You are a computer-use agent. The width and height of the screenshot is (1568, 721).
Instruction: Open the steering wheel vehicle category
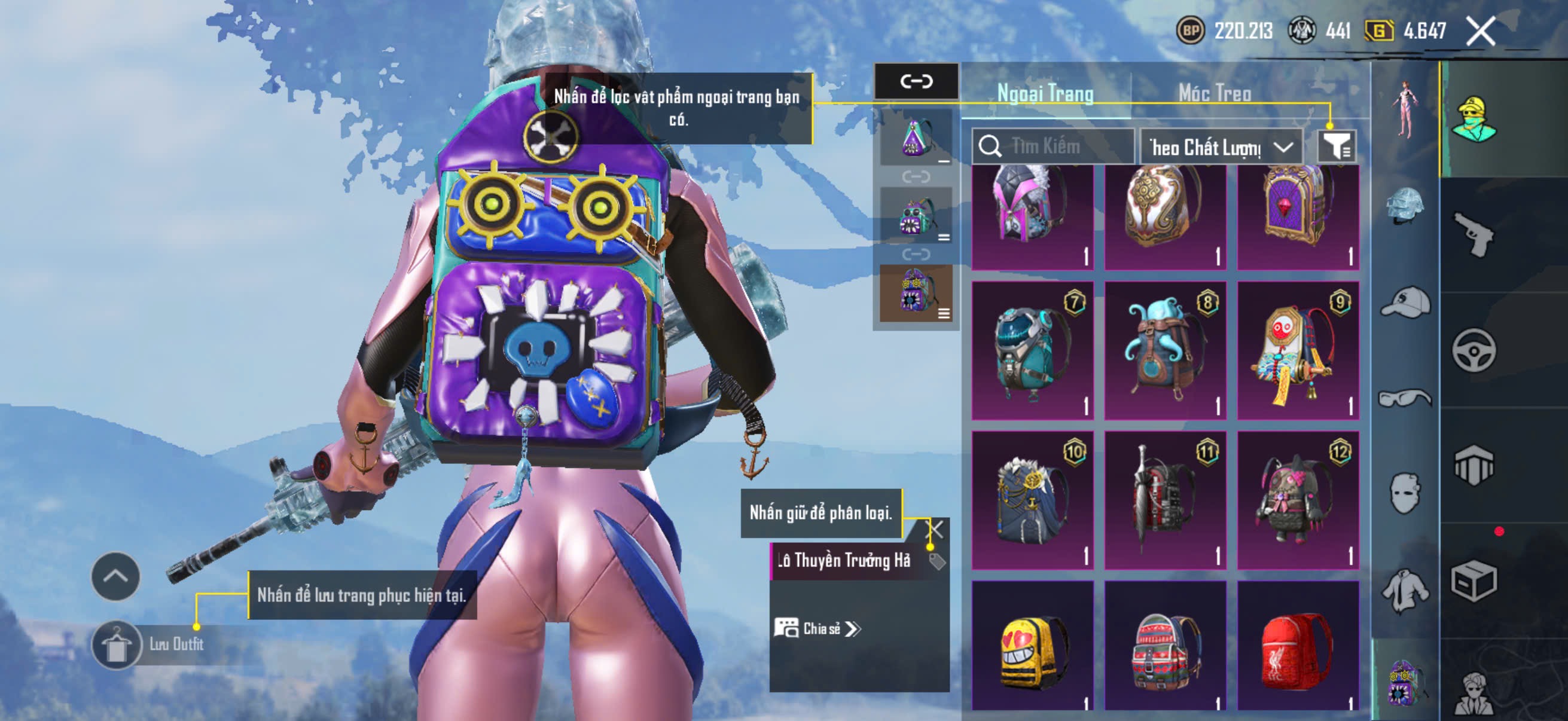tap(1474, 350)
